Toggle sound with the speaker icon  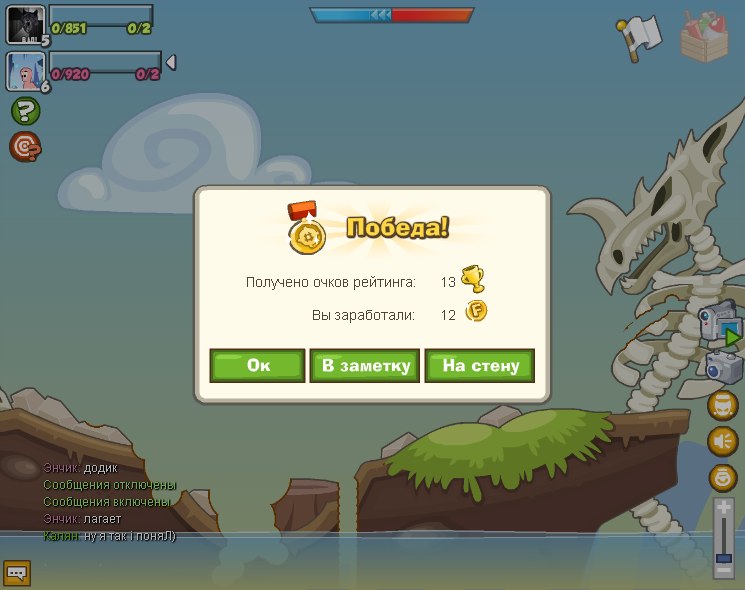tap(722, 441)
